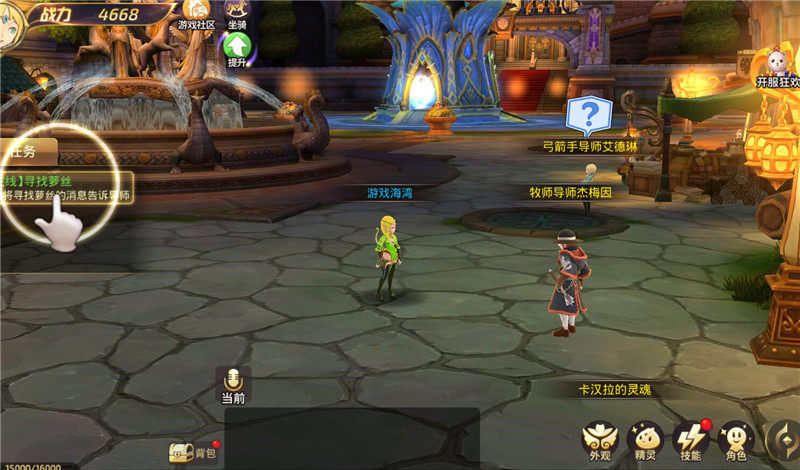This screenshot has height=470, width=800.
Task: Open the 外观 appearance menu
Action: [600, 439]
